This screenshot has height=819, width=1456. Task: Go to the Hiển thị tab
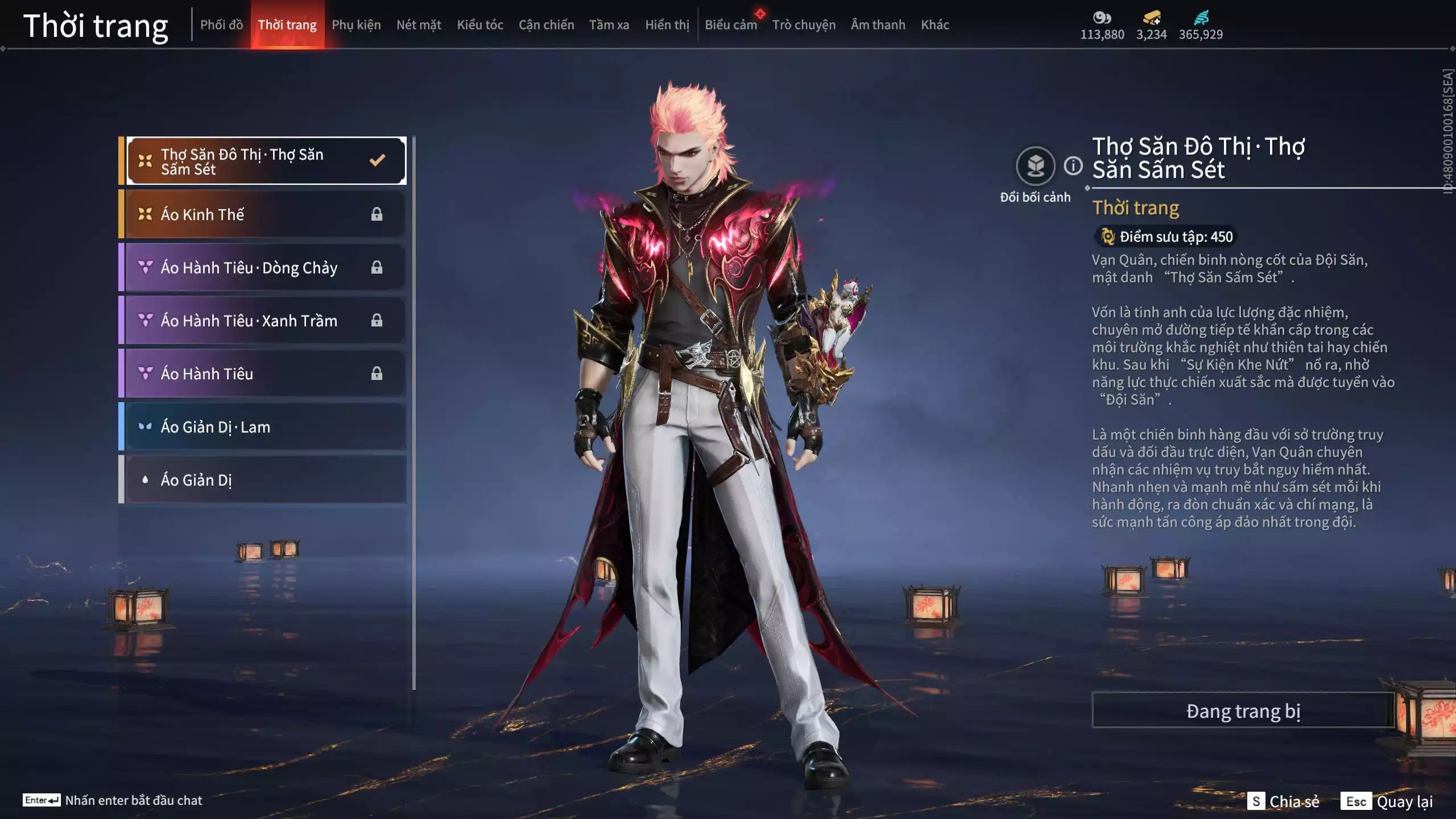667,25
